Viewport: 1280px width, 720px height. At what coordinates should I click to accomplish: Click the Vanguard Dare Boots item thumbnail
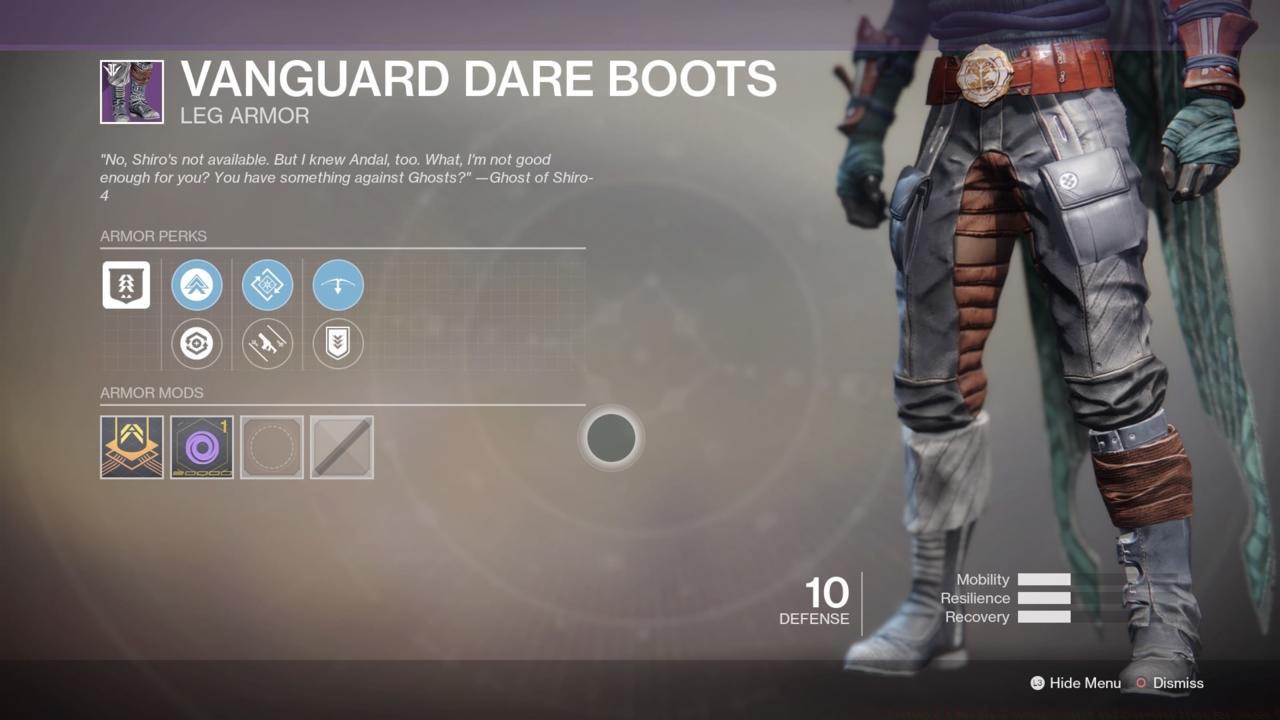[131, 91]
